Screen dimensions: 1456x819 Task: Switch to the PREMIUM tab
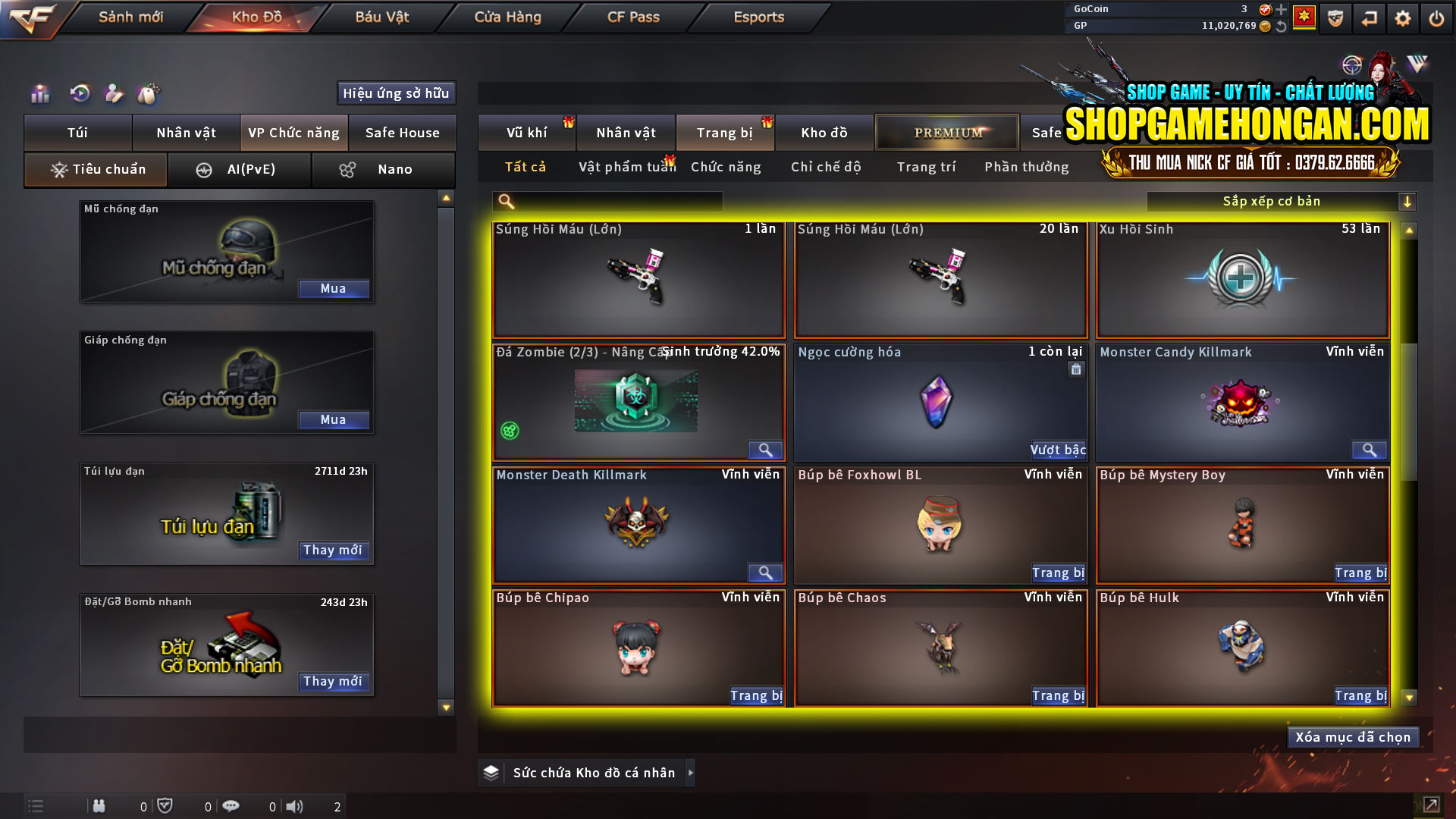point(946,132)
